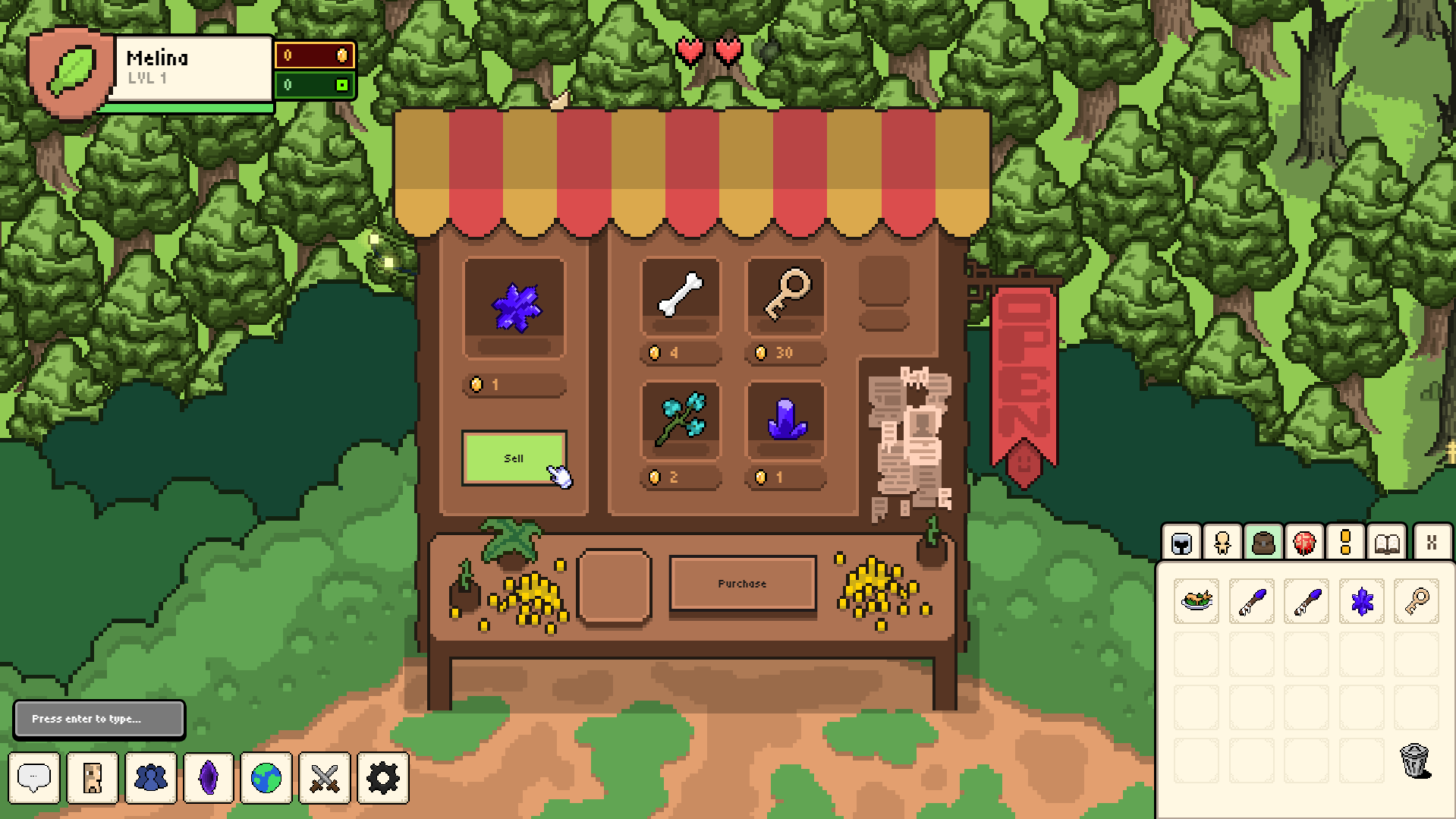
Task: Choose the key priced at 30 coins
Action: point(785,295)
